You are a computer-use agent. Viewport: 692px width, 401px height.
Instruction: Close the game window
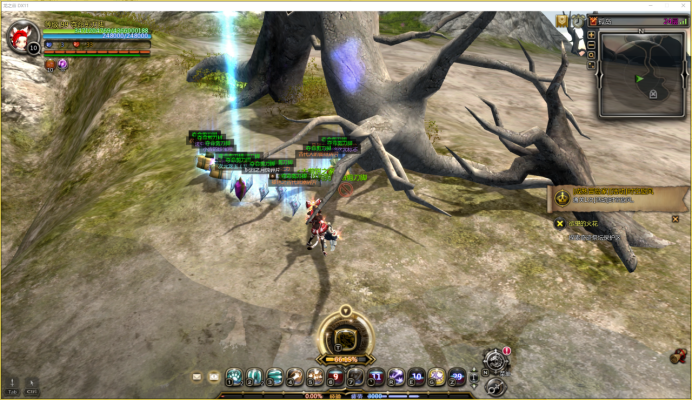click(683, 5)
